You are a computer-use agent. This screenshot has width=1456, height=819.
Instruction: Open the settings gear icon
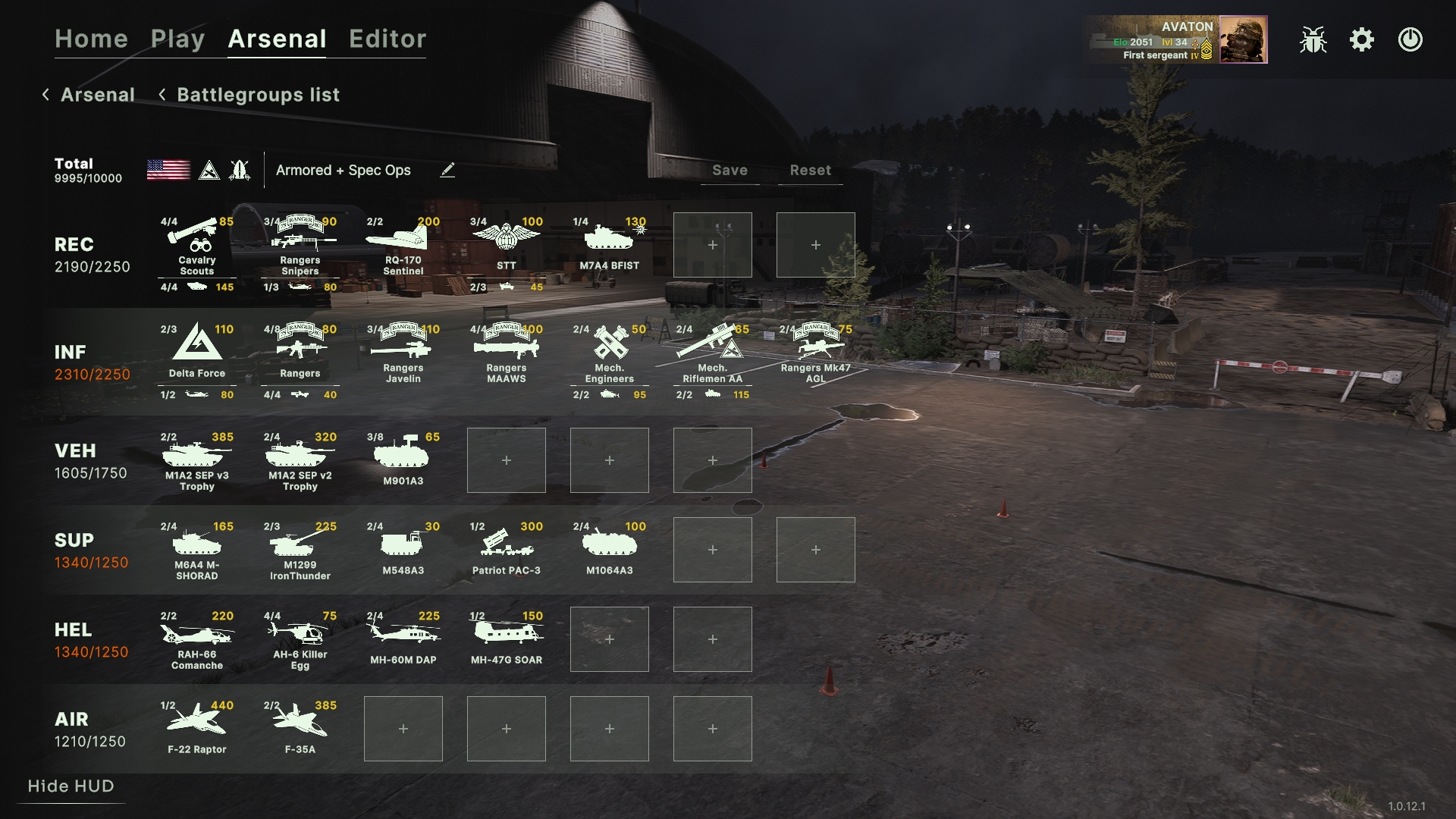1362,39
